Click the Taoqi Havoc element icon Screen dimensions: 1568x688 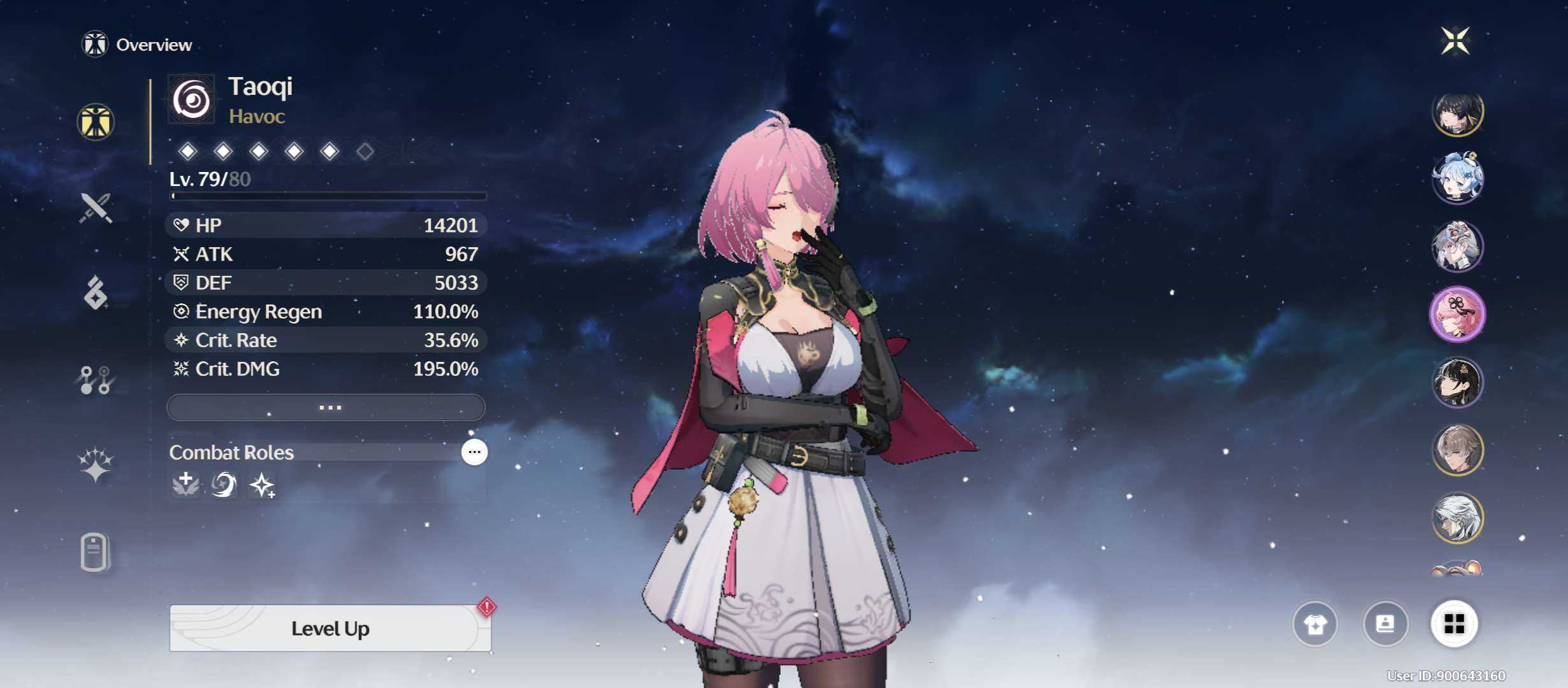(x=191, y=100)
